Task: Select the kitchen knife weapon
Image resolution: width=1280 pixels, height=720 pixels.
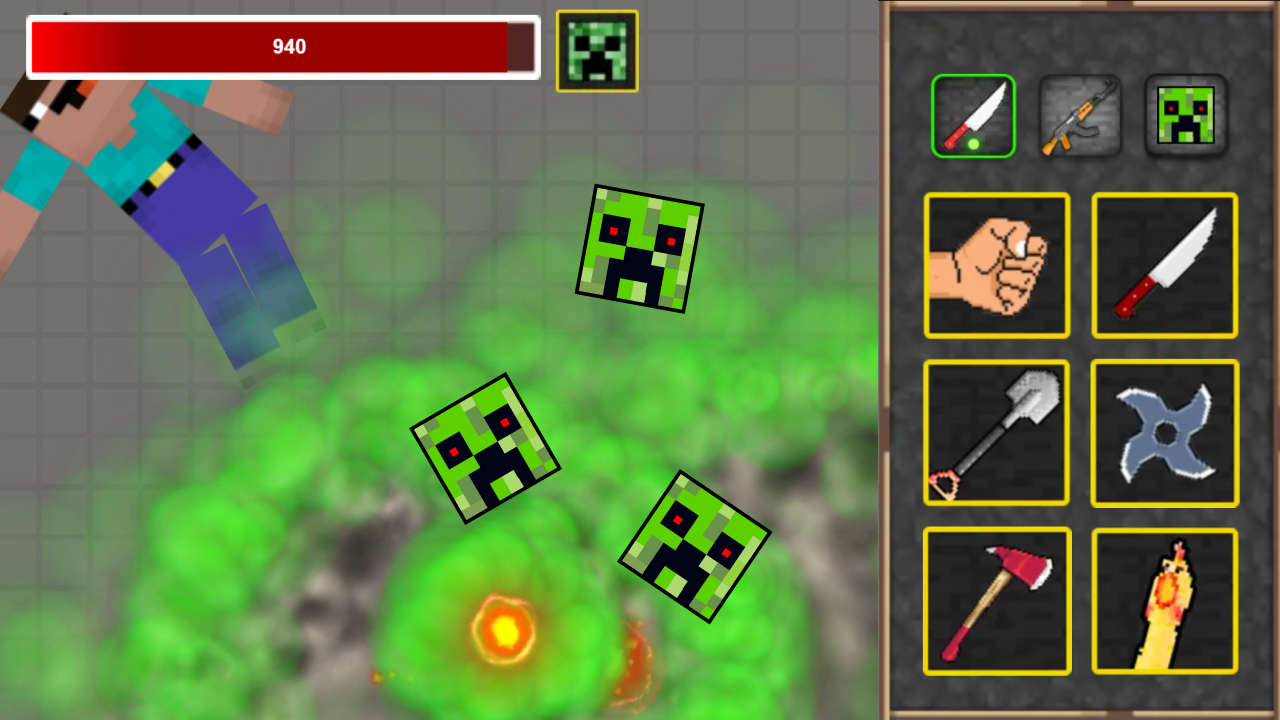Action: click(1164, 265)
